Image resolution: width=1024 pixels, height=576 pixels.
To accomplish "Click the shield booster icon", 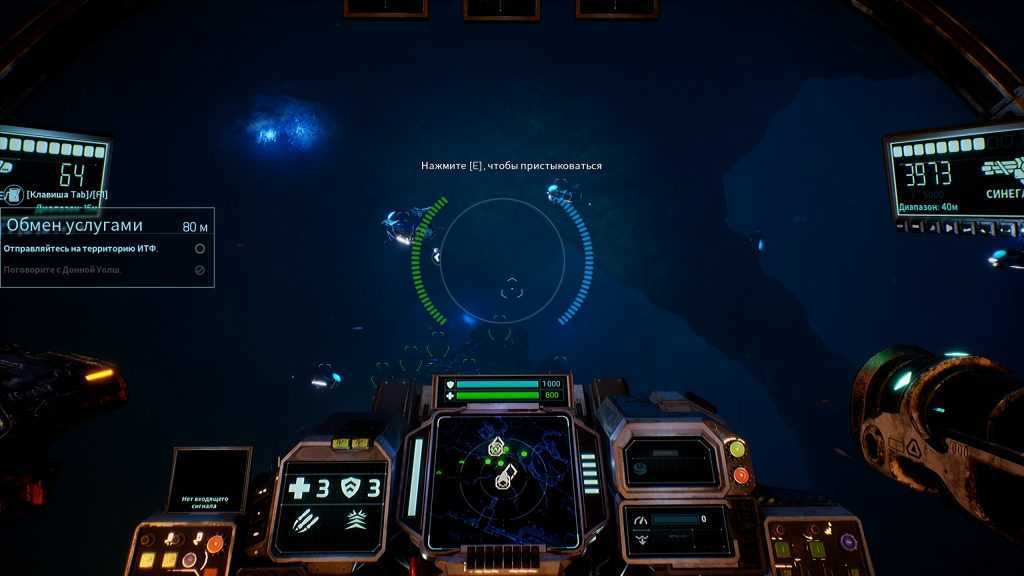I will point(351,488).
